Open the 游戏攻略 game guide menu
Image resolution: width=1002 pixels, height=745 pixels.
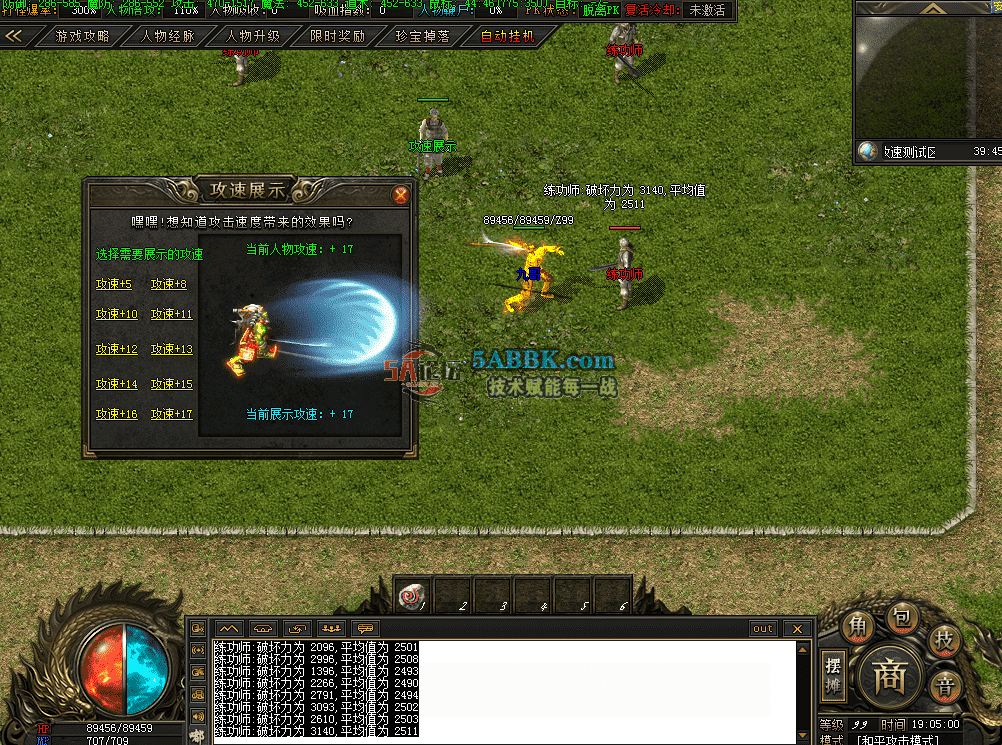point(82,37)
